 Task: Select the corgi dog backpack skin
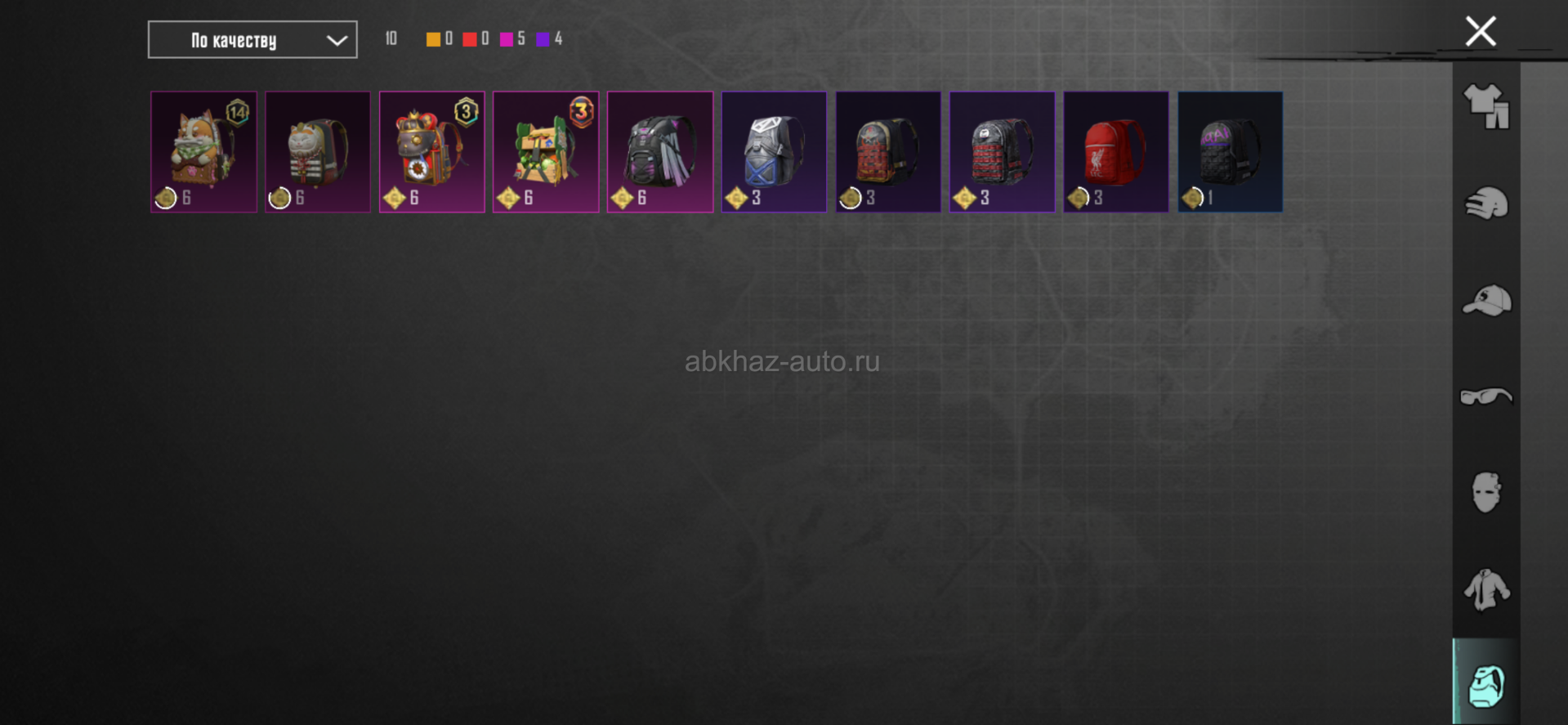203,152
